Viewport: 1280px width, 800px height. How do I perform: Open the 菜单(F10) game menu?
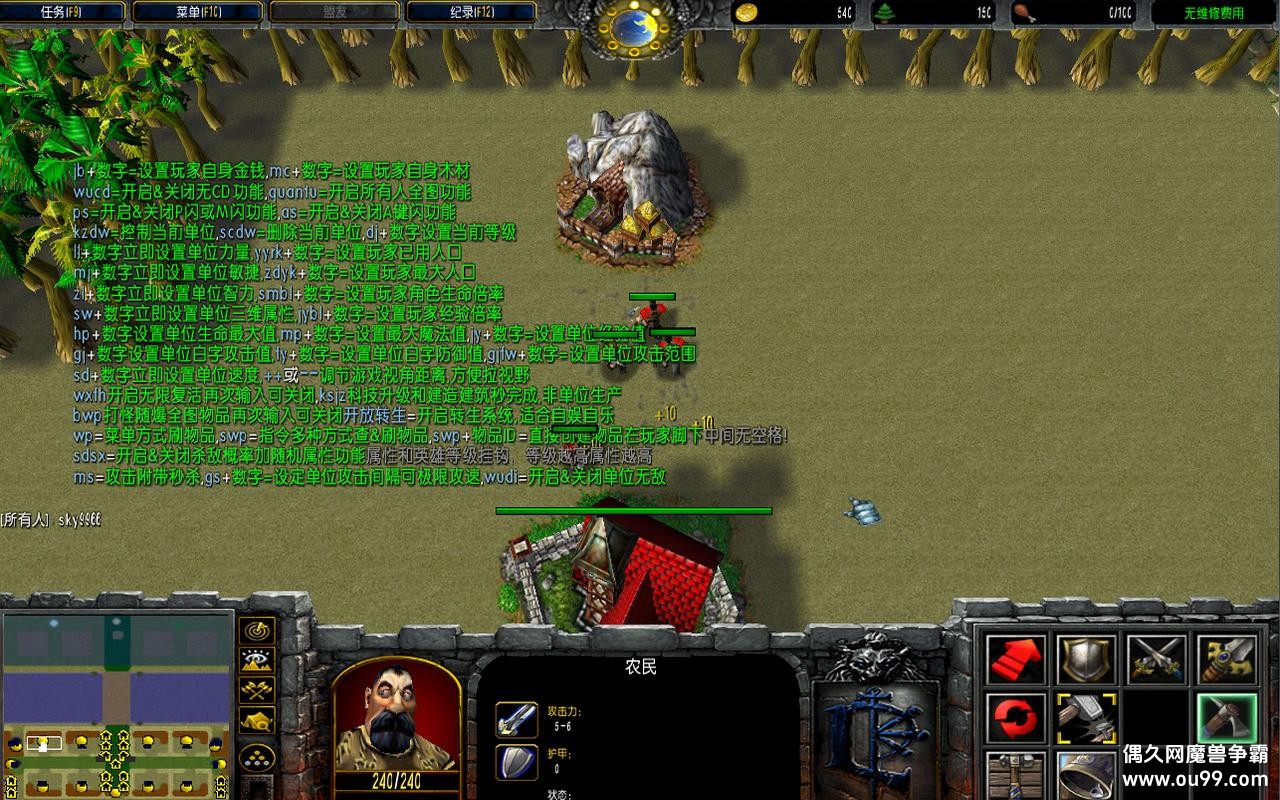(198, 11)
